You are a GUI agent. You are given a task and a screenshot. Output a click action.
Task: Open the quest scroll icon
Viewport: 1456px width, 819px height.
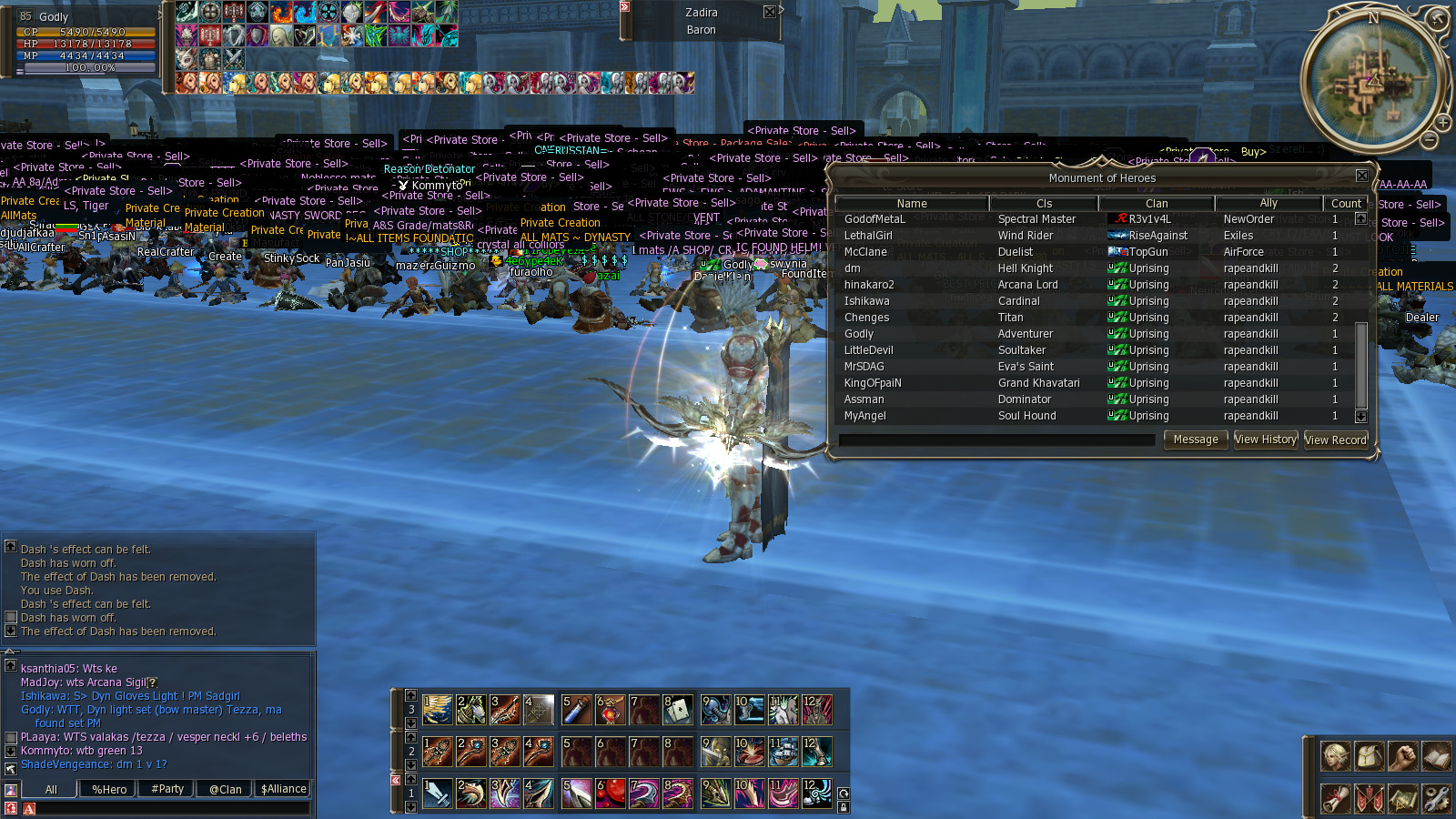coord(1335,799)
